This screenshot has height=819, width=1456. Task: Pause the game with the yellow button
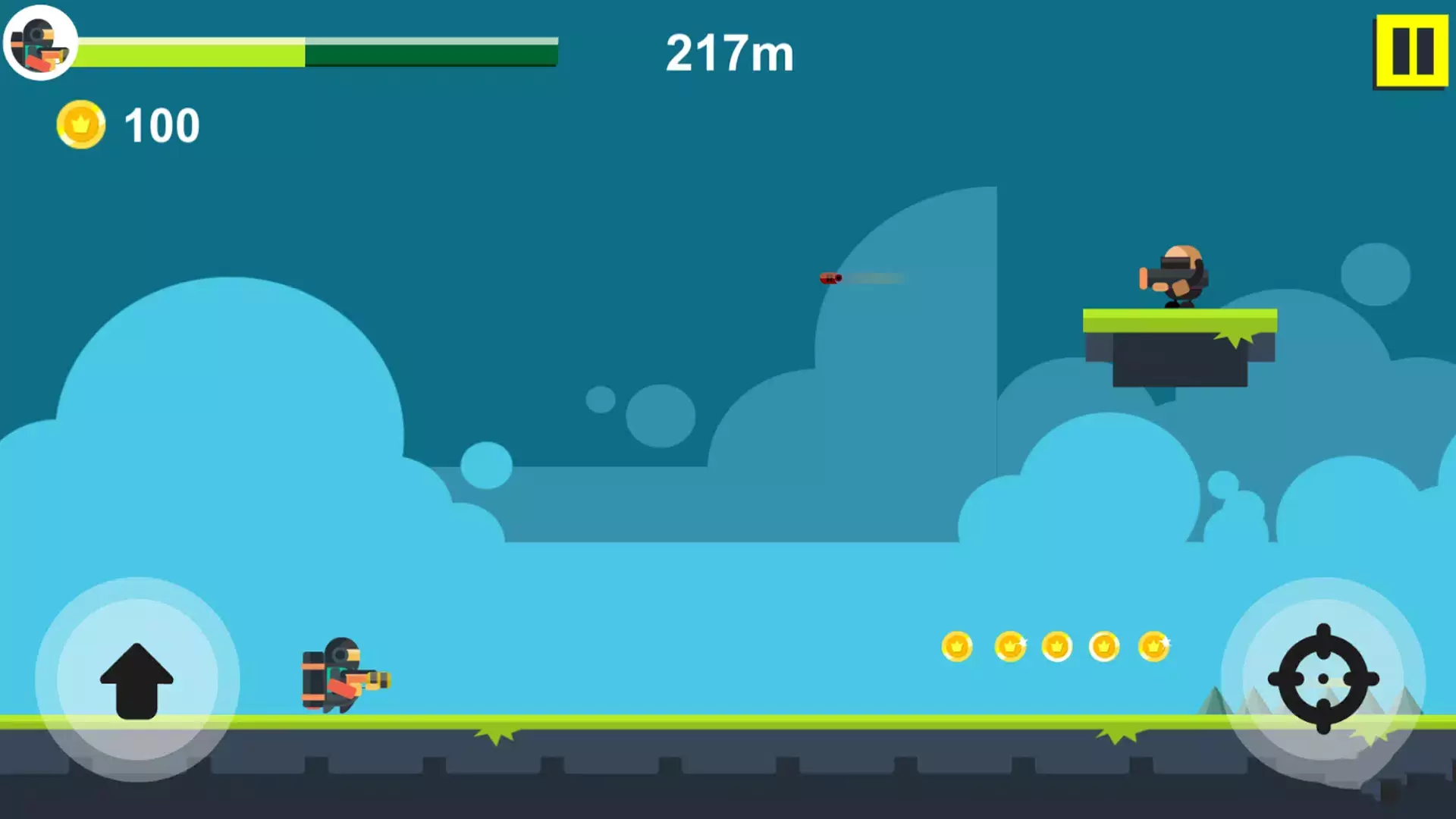(x=1412, y=52)
